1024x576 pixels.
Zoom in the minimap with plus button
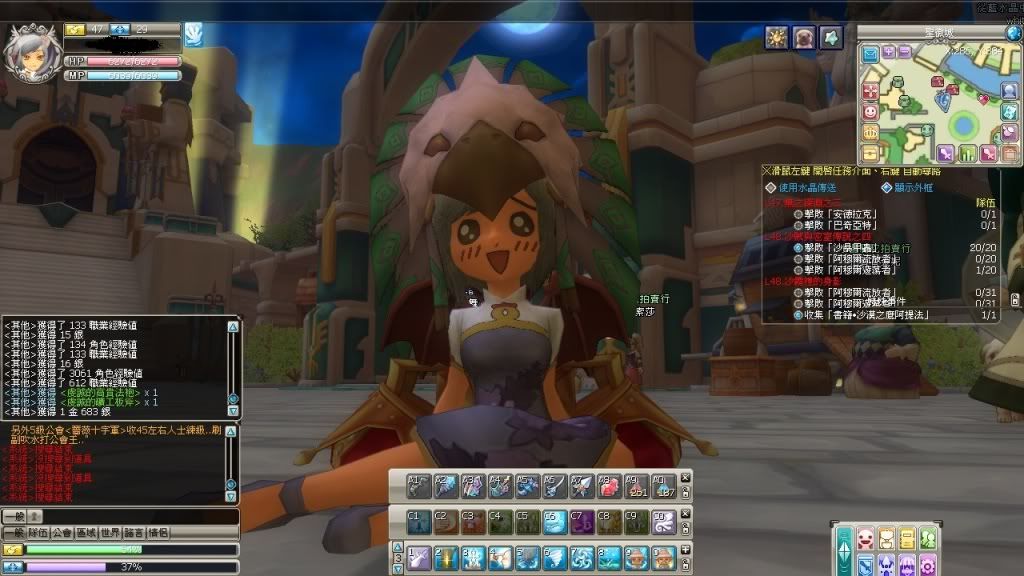[x=888, y=53]
